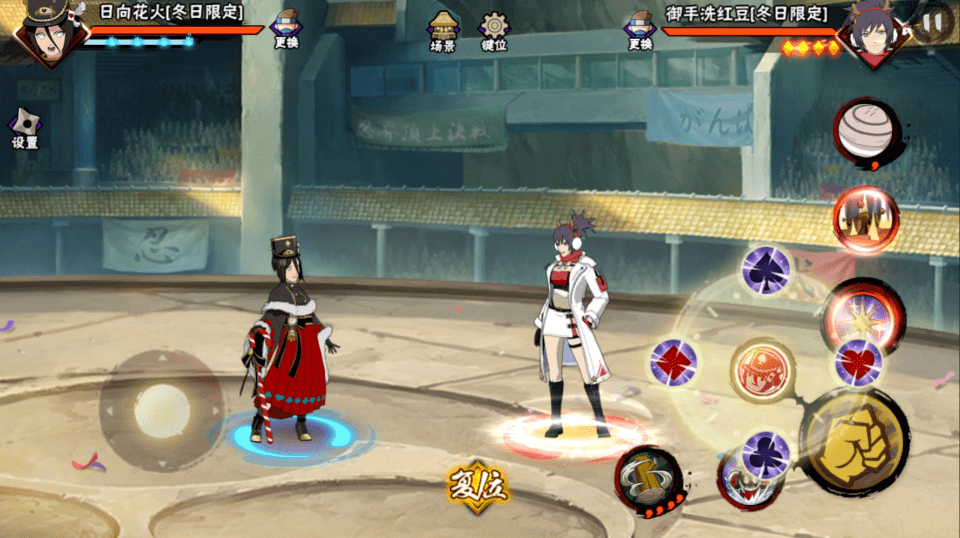Screen dimensions: 960x538
Task: Pick the red heart card icon
Action: click(859, 361)
